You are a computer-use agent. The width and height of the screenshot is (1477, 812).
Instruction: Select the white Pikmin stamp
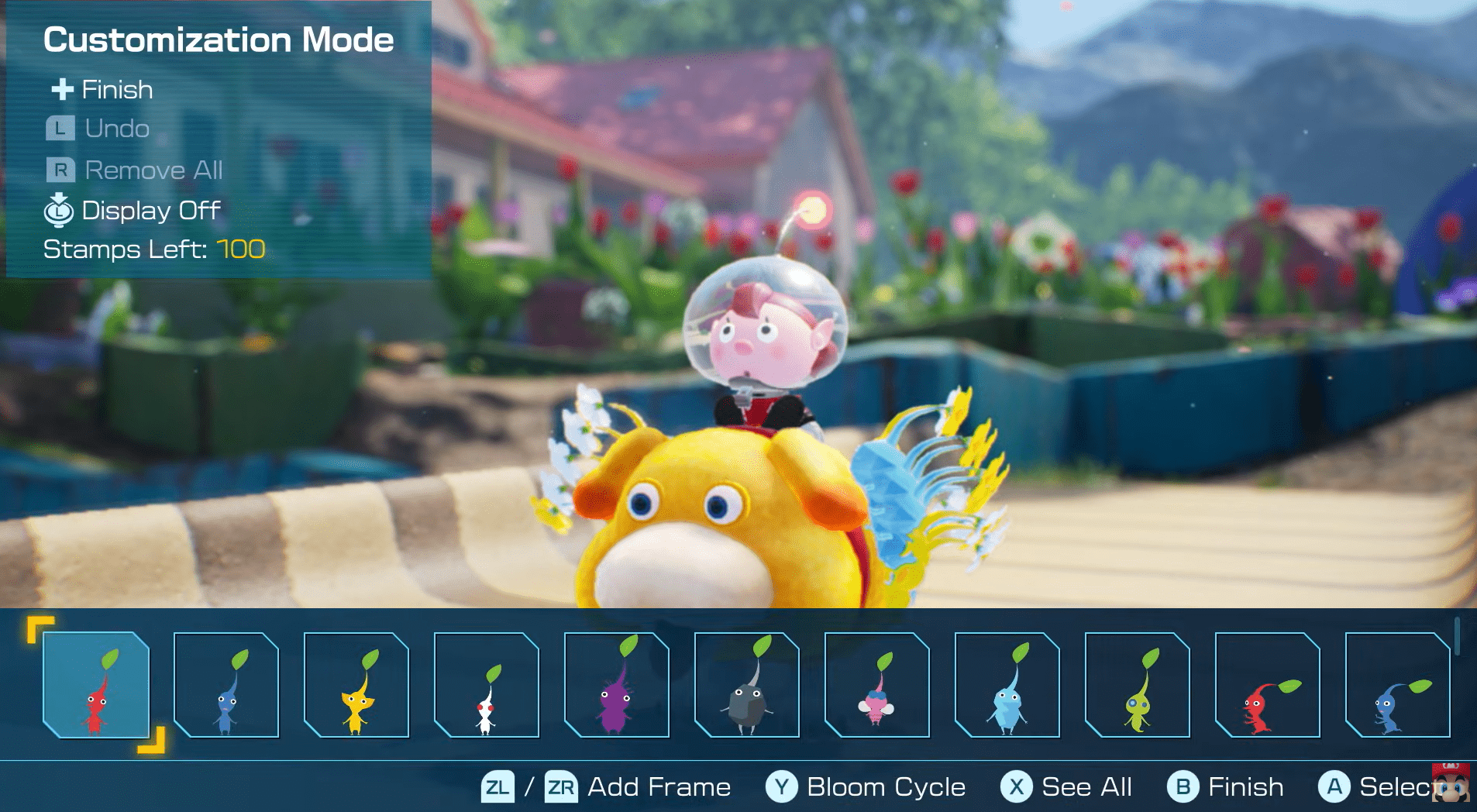coord(487,685)
